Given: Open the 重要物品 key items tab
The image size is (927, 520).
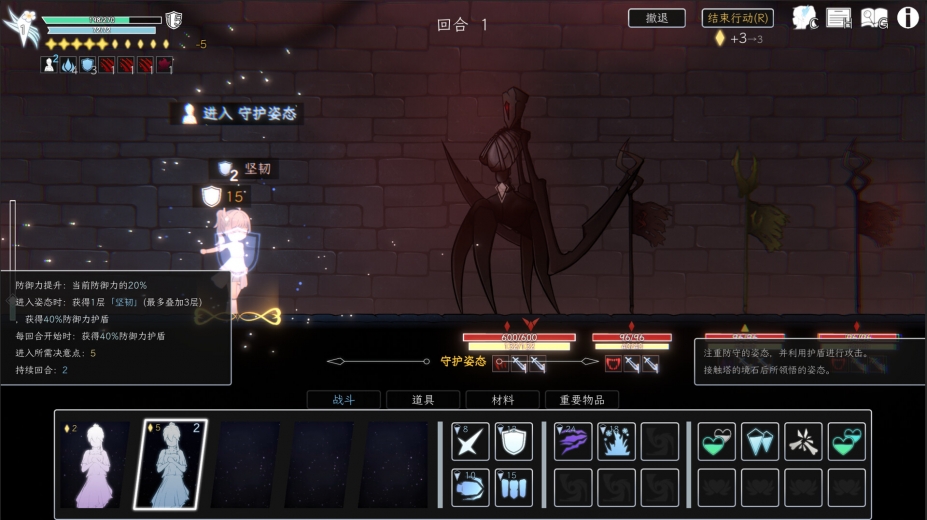Looking at the screenshot, I should tap(582, 400).
